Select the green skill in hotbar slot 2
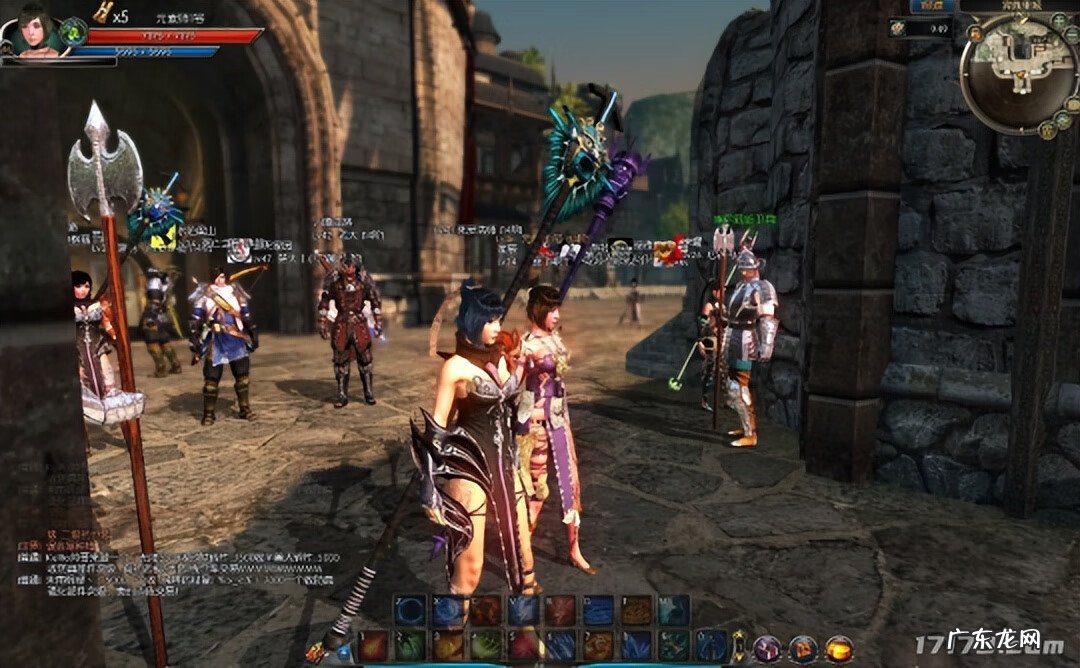1080x668 pixels. click(x=409, y=645)
